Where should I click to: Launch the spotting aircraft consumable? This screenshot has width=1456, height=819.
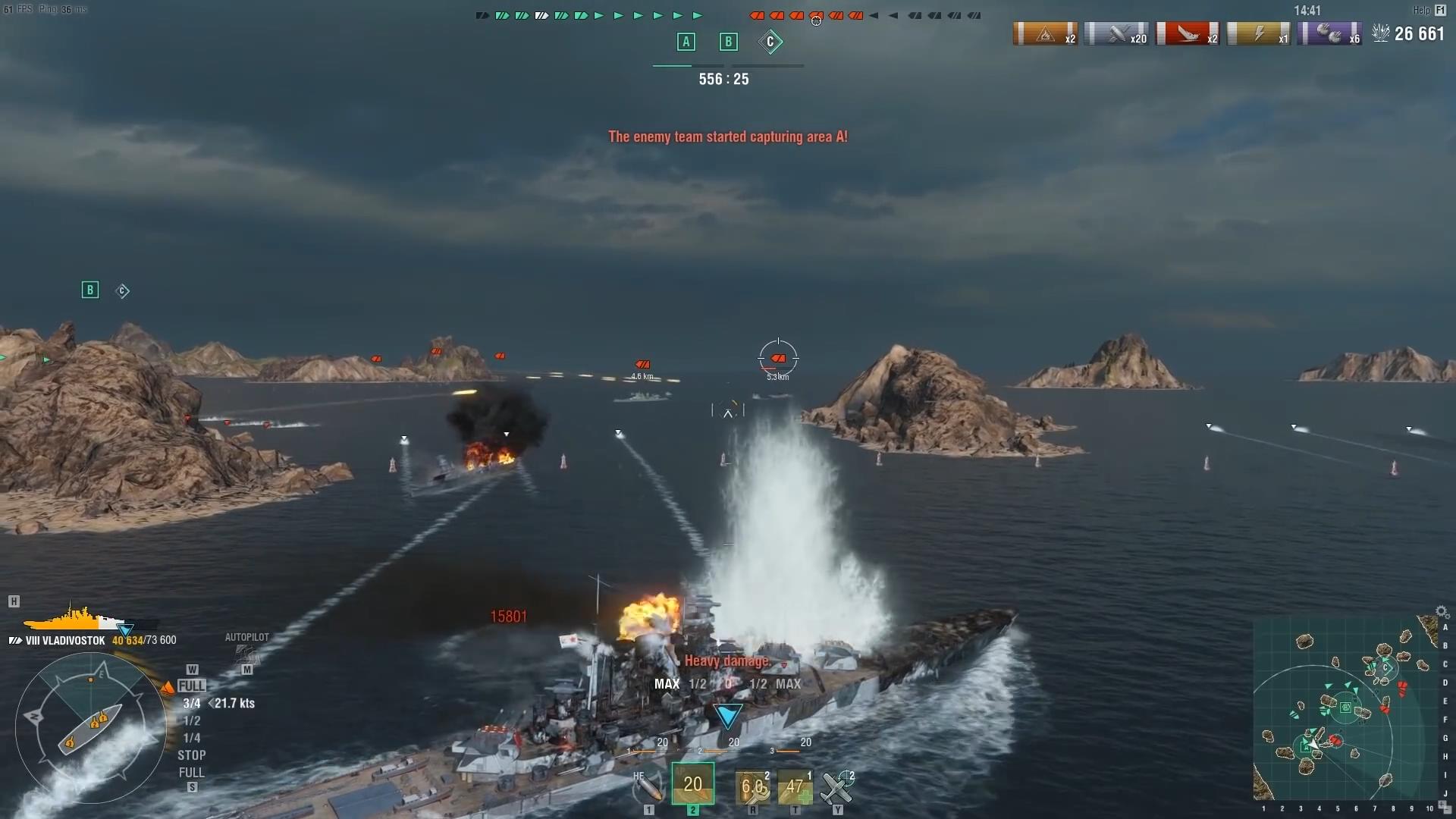pos(837,788)
